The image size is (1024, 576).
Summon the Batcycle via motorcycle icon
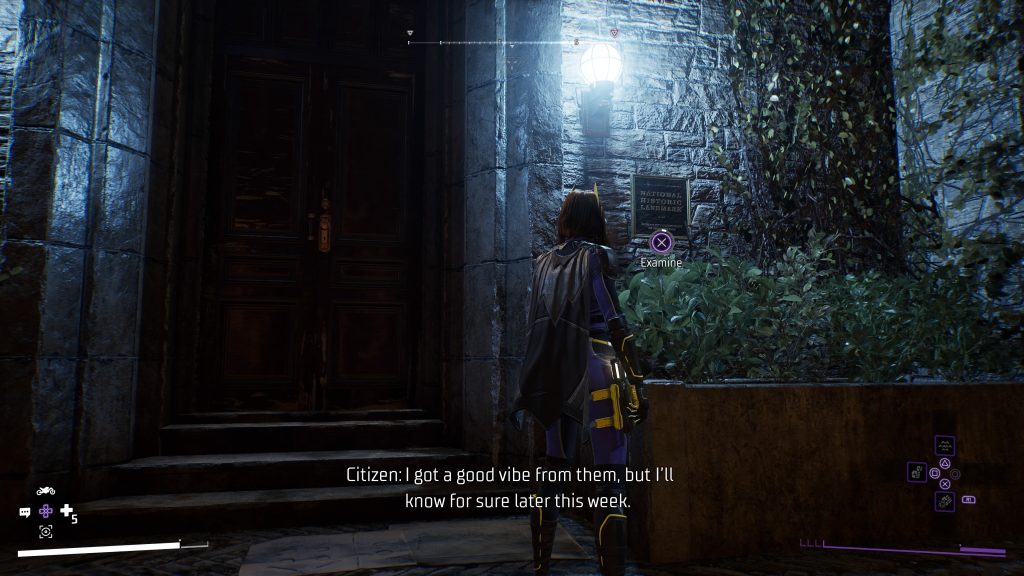click(45, 491)
